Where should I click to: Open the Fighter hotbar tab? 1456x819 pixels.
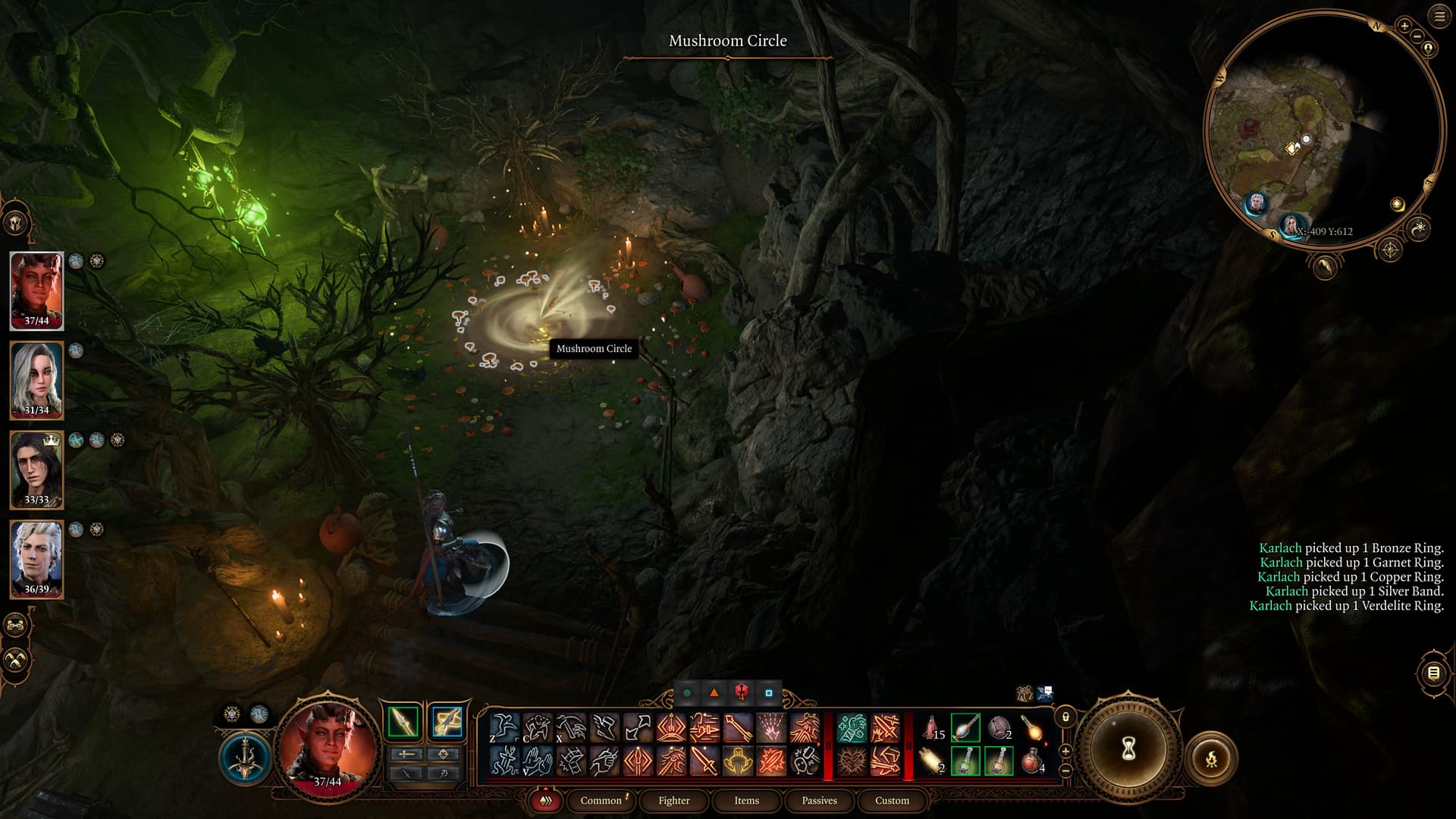(673, 801)
